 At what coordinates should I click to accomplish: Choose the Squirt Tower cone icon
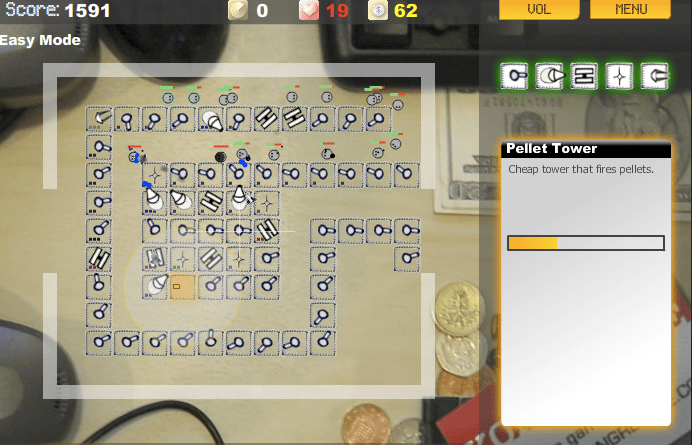tap(551, 76)
